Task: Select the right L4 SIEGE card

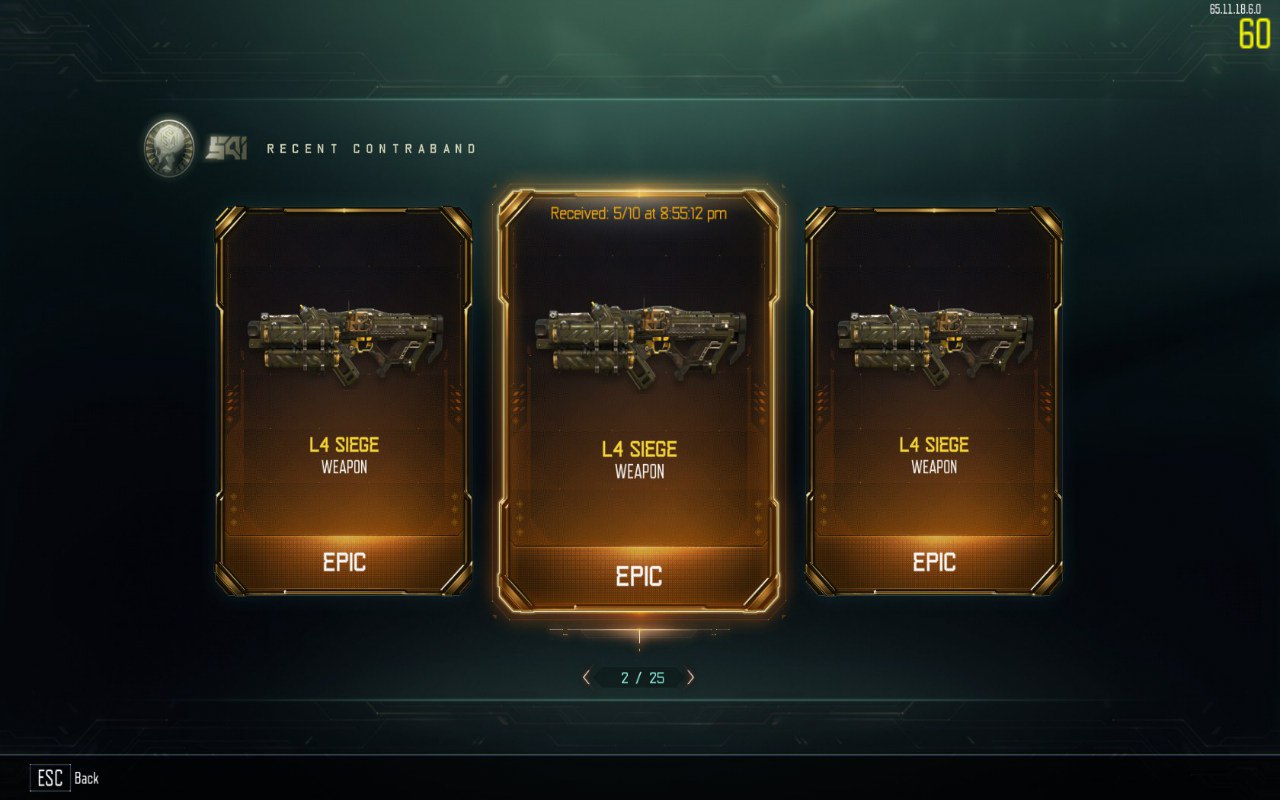Action: point(935,400)
